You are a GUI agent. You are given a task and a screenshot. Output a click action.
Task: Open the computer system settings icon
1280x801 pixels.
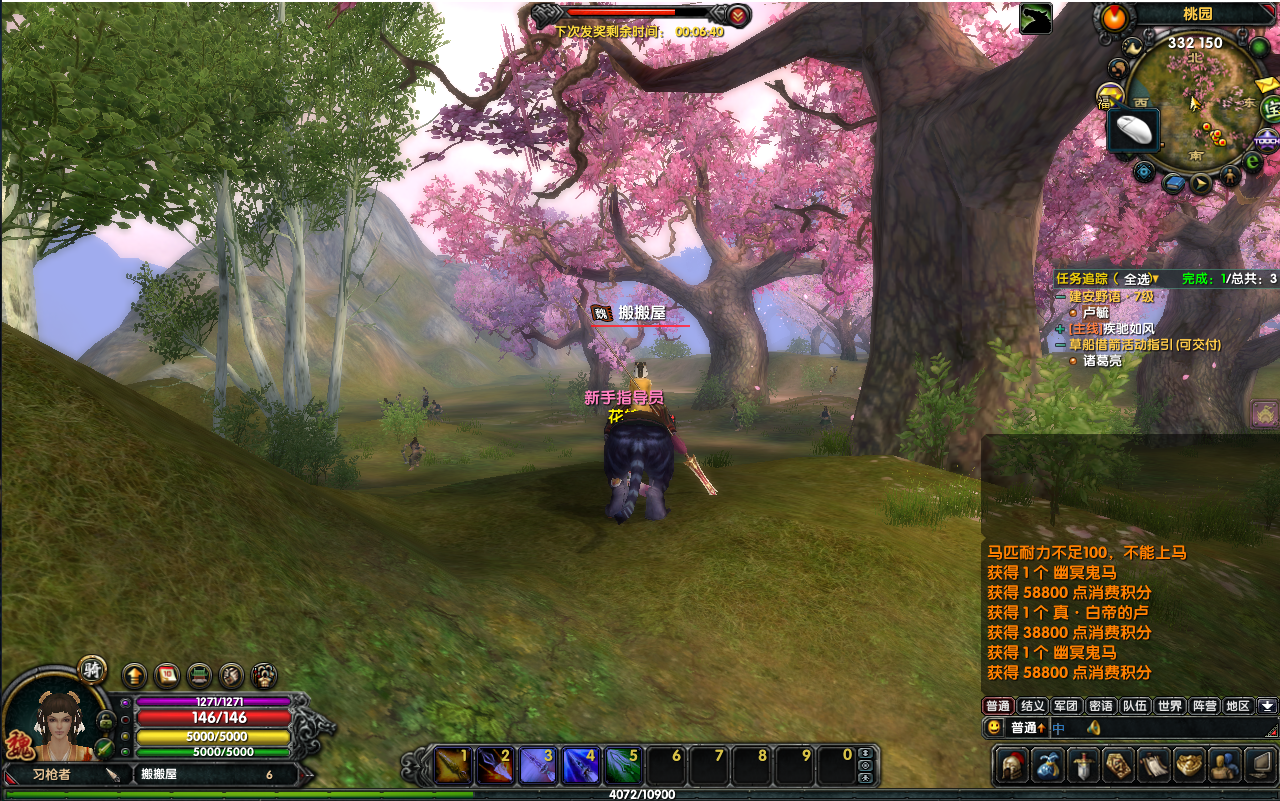[1260, 765]
